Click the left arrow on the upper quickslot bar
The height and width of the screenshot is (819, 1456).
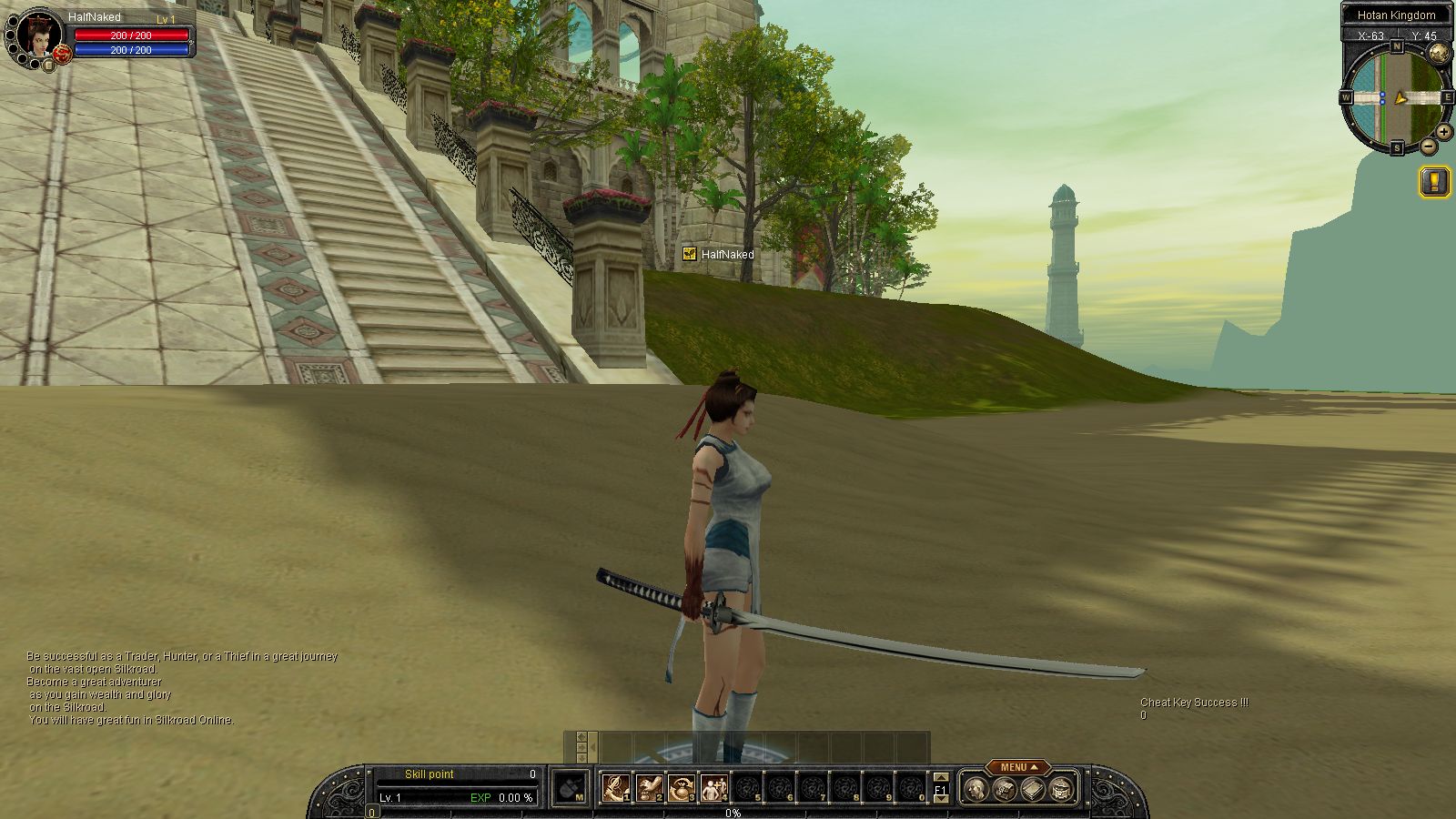tap(592, 747)
